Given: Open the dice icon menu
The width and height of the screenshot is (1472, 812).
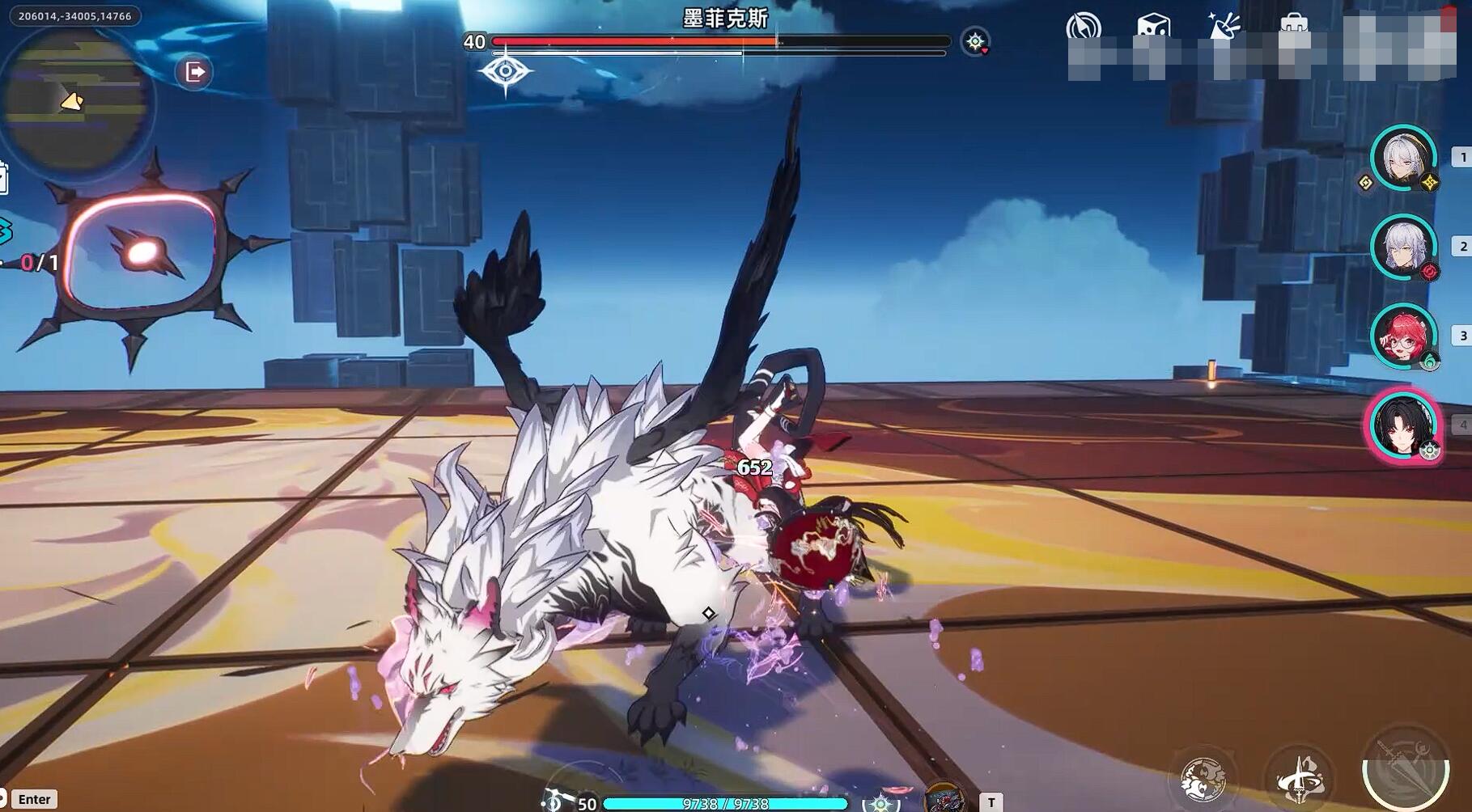Looking at the screenshot, I should [1152, 27].
